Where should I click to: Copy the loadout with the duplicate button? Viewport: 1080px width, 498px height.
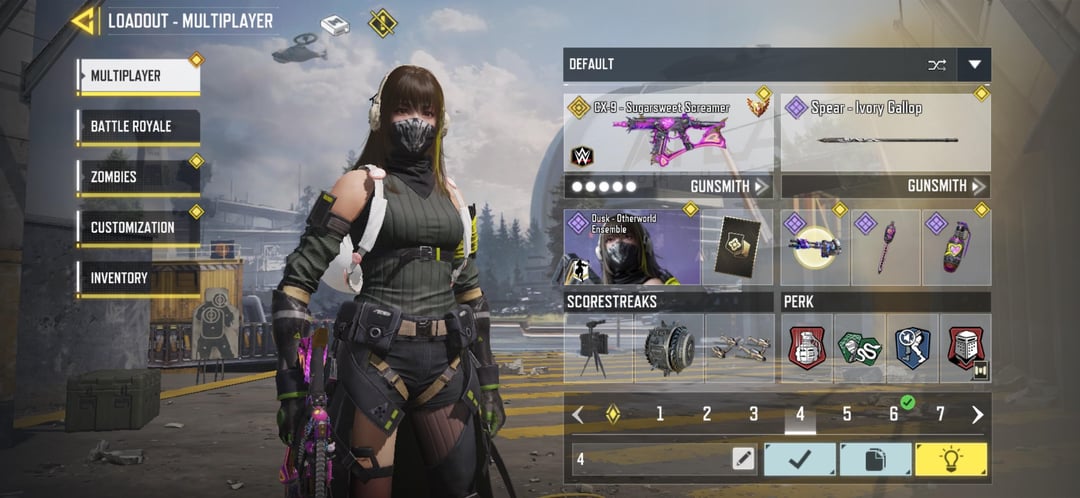(x=875, y=459)
